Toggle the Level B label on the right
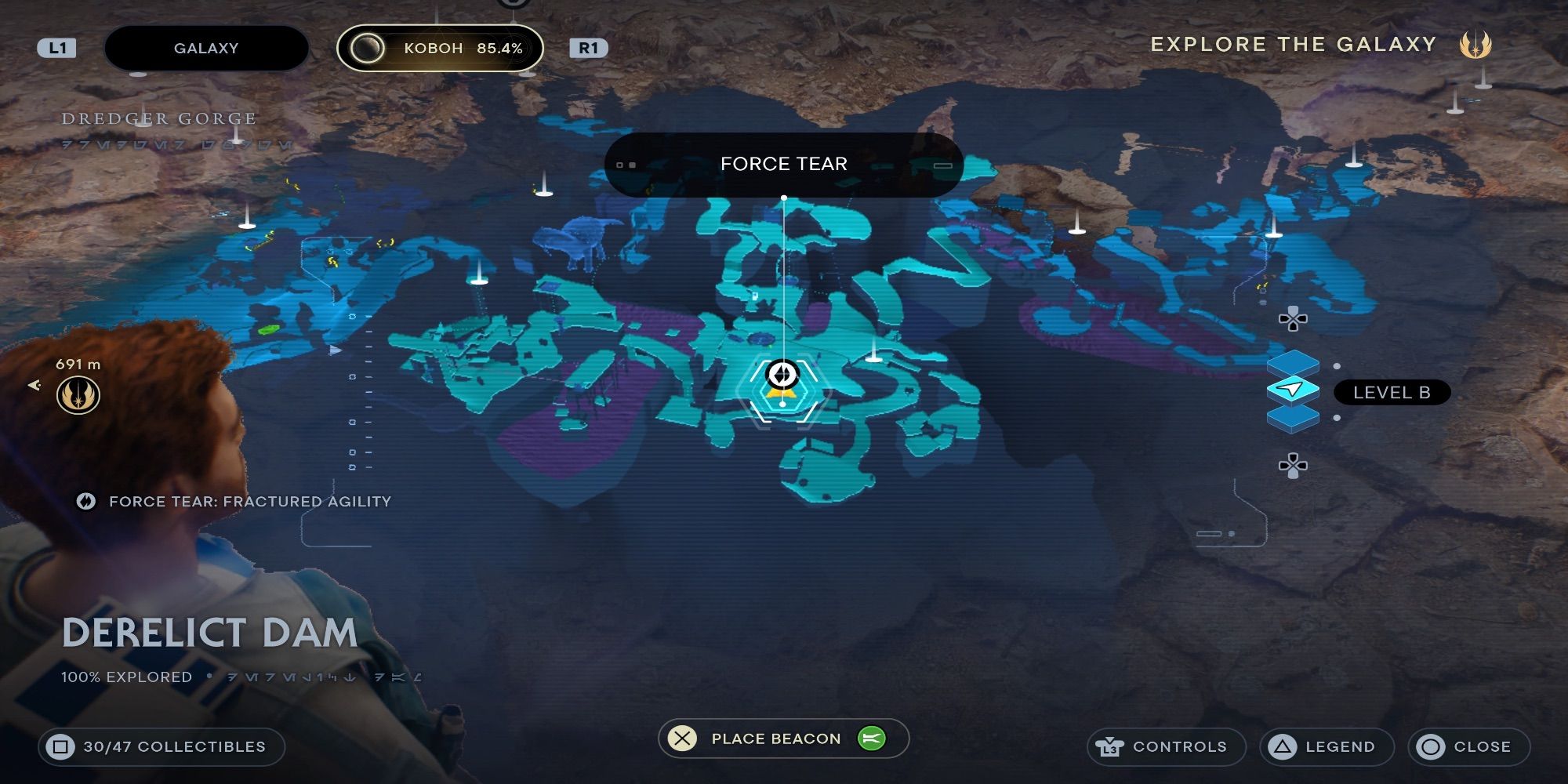Viewport: 1568px width, 784px height. (1392, 393)
